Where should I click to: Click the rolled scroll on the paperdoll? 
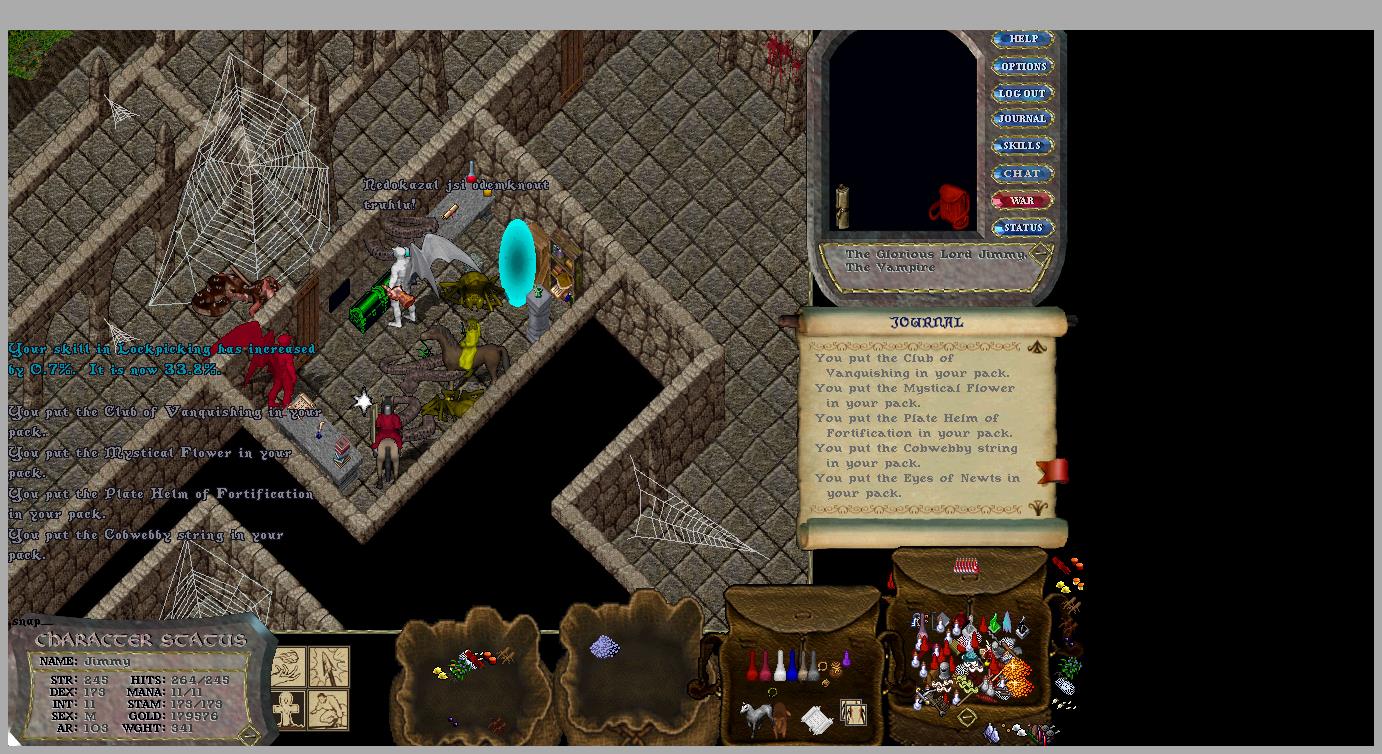[842, 206]
